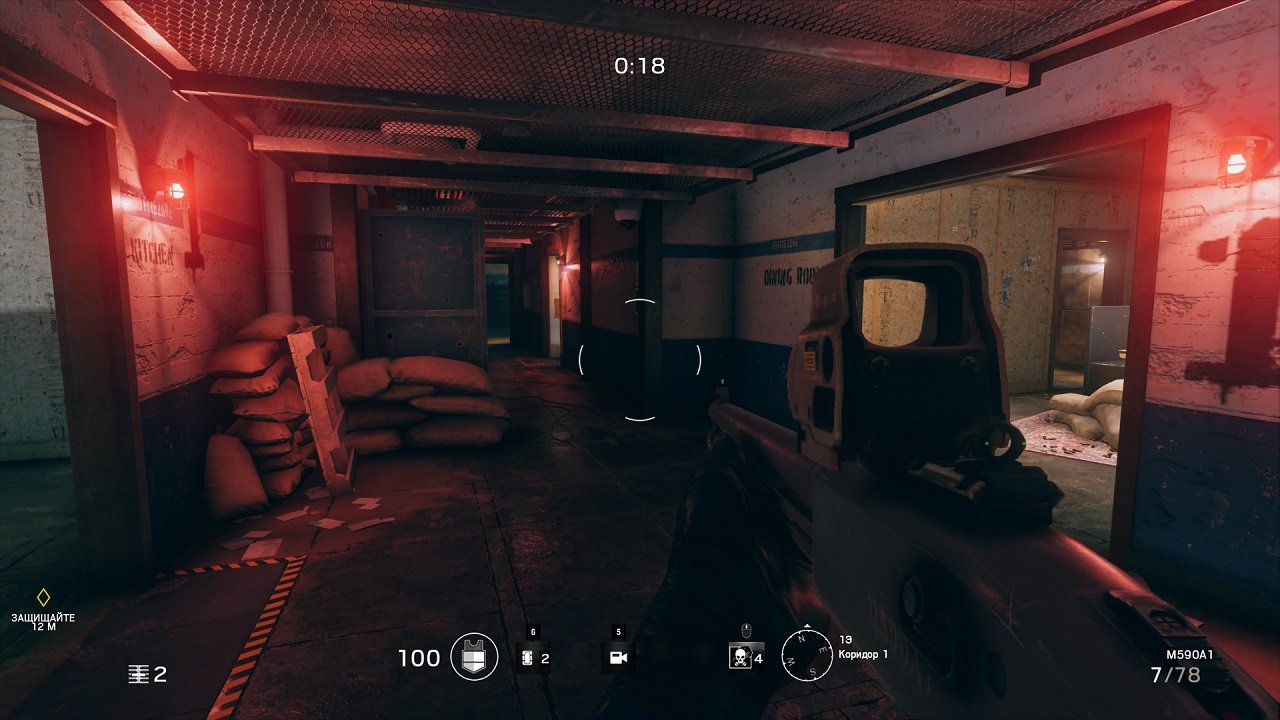
Task: Click the keybind 6 badge on gadget slot
Action: [534, 631]
